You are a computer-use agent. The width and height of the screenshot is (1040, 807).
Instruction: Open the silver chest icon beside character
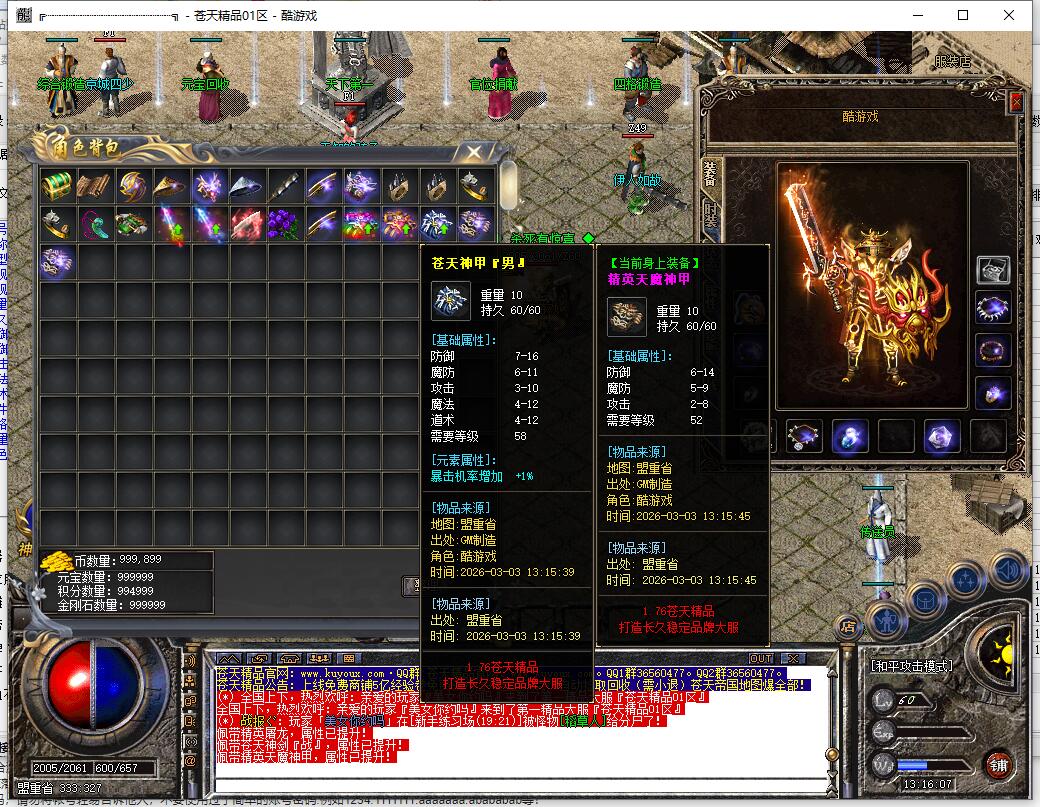[993, 269]
